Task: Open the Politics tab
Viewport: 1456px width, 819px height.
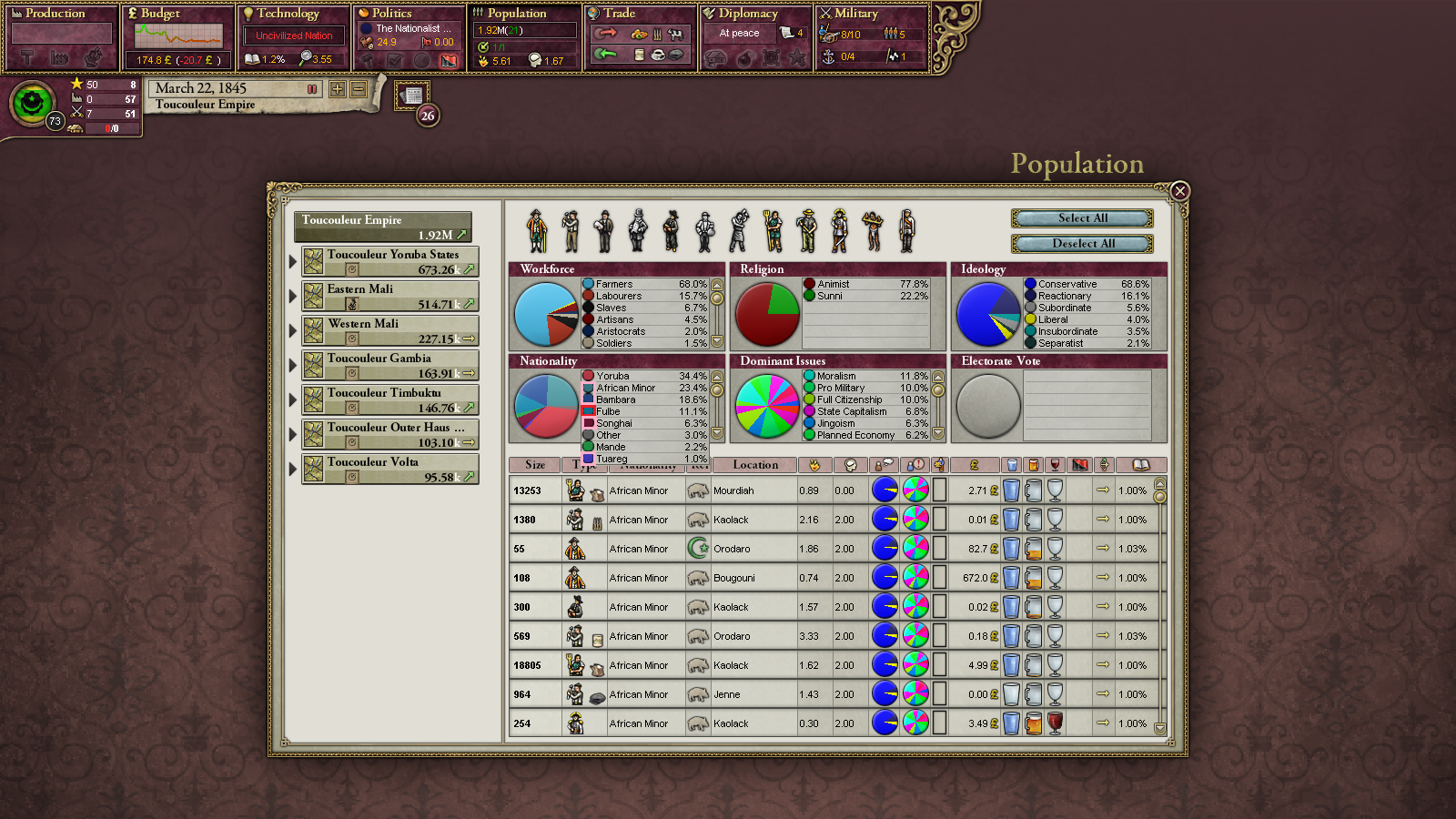Action: tap(391, 14)
